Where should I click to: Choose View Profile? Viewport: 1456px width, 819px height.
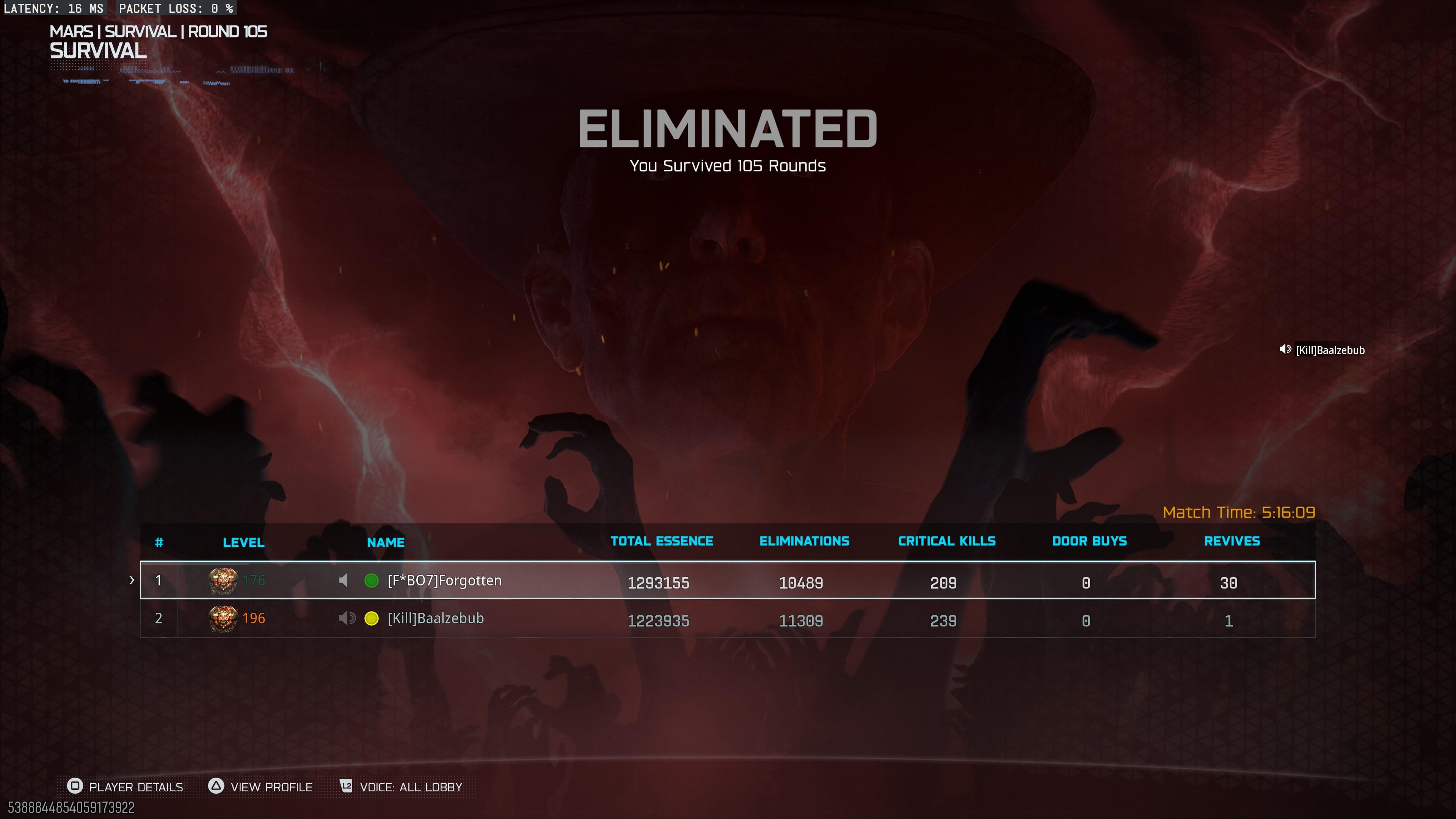[260, 787]
